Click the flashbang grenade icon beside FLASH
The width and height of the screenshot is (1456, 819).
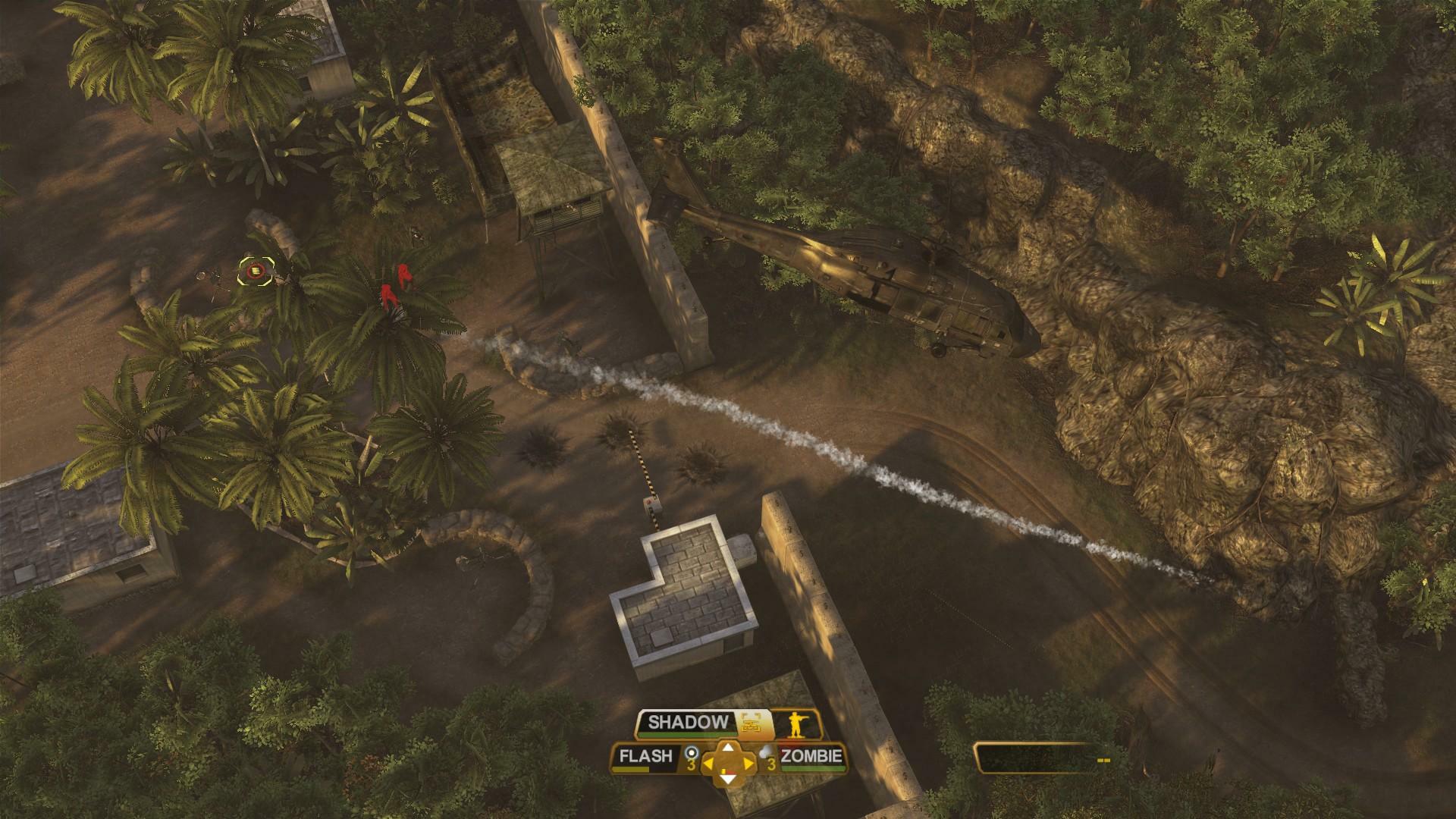692,752
